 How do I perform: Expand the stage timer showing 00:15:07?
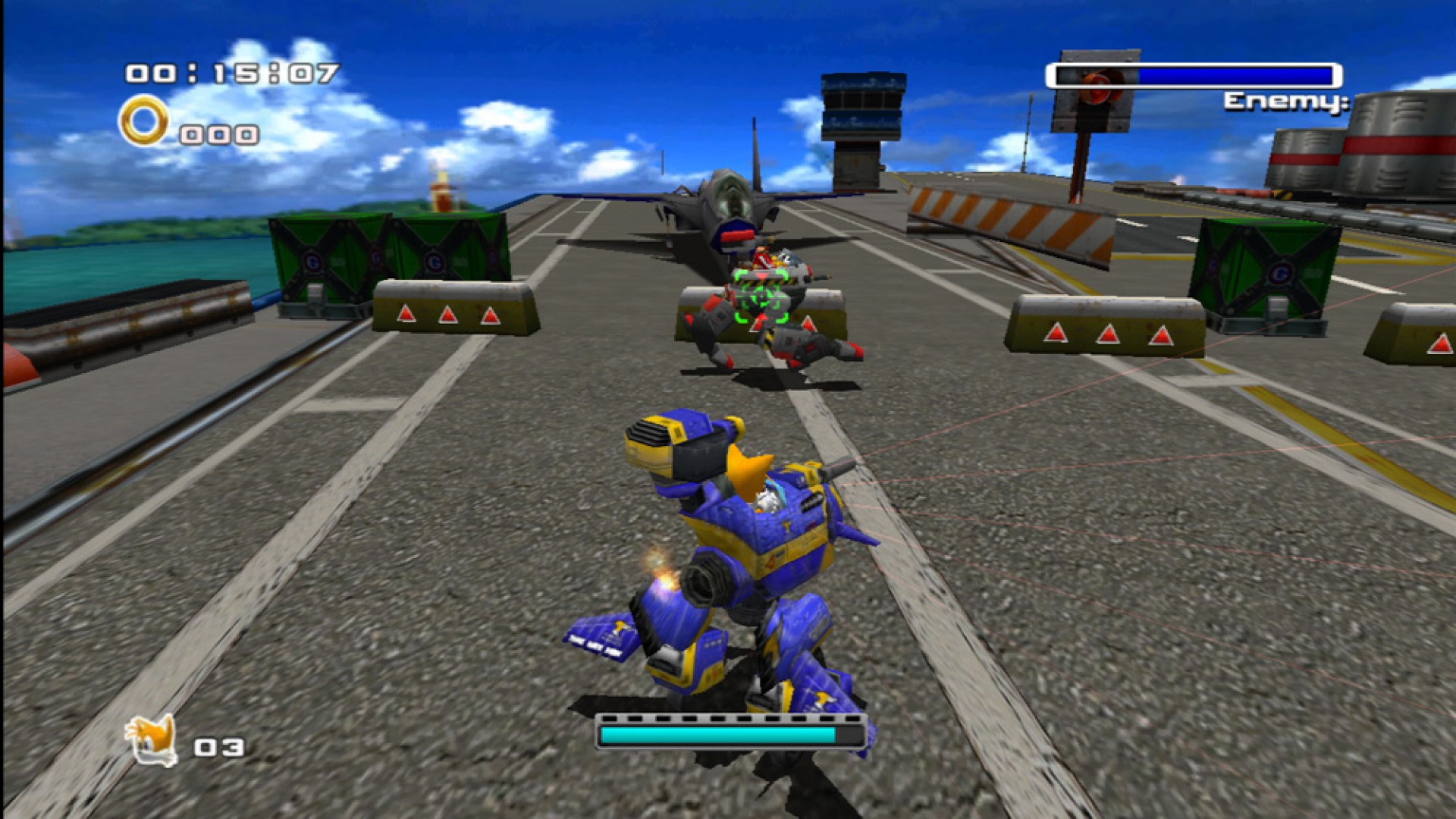227,72
